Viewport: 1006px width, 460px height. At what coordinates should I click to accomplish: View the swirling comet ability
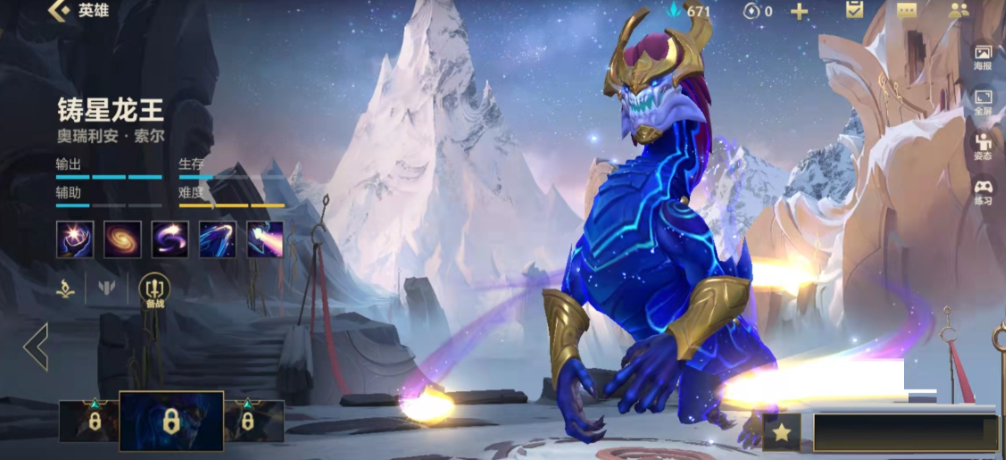click(x=170, y=239)
